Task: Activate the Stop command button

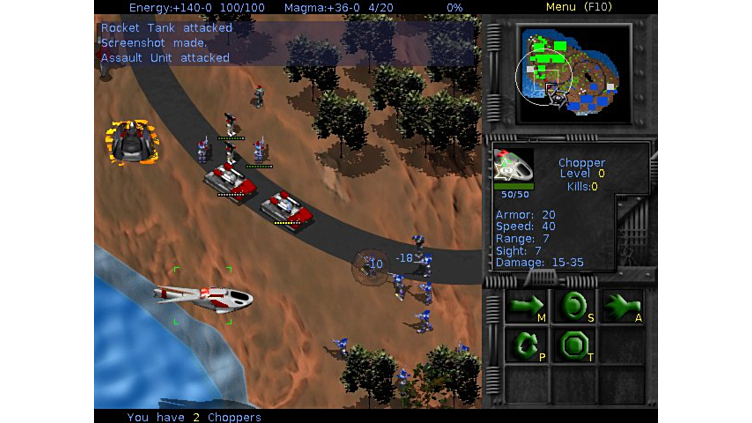Action: pyautogui.click(x=574, y=306)
